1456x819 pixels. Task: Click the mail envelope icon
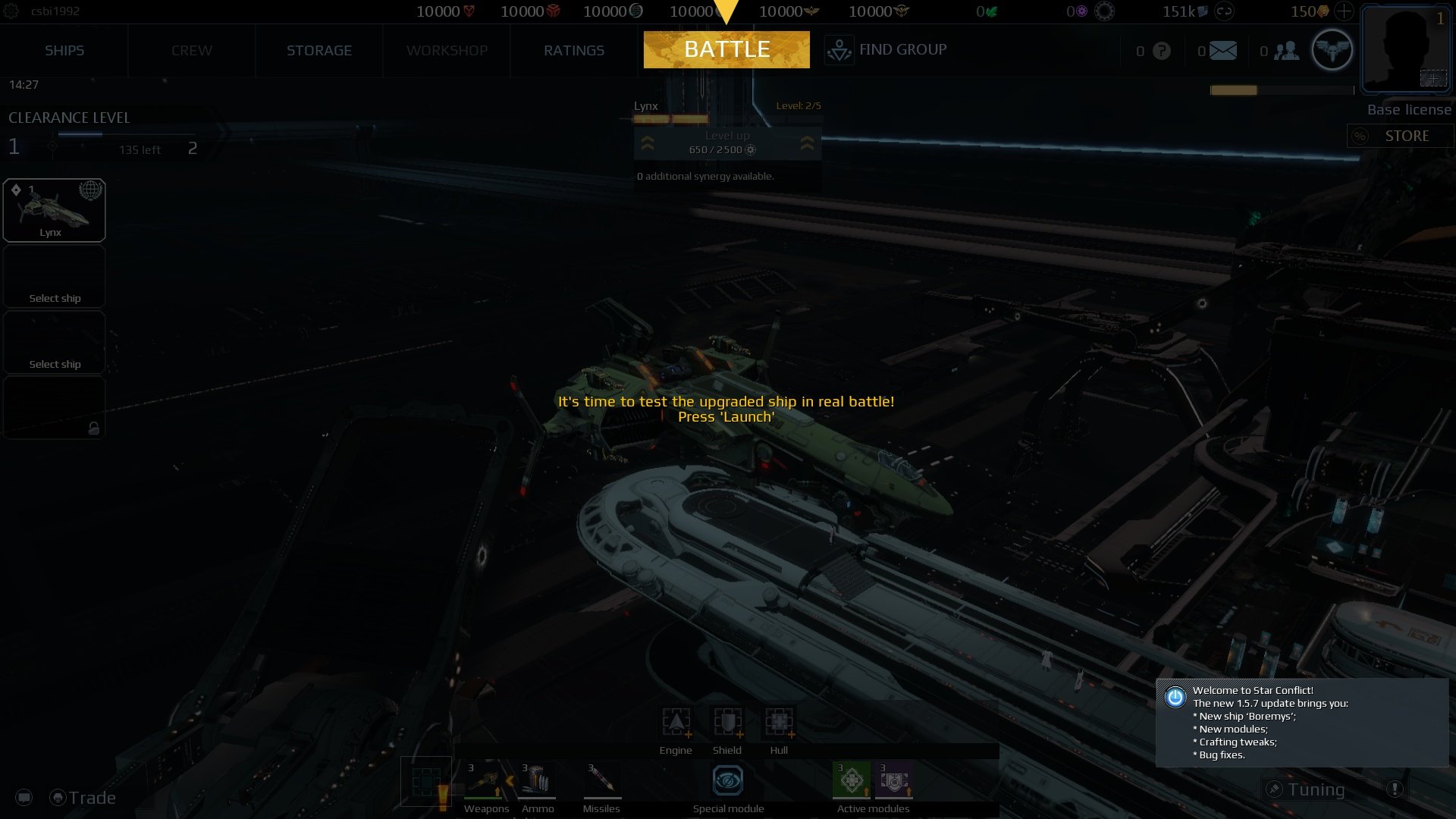click(x=1223, y=50)
